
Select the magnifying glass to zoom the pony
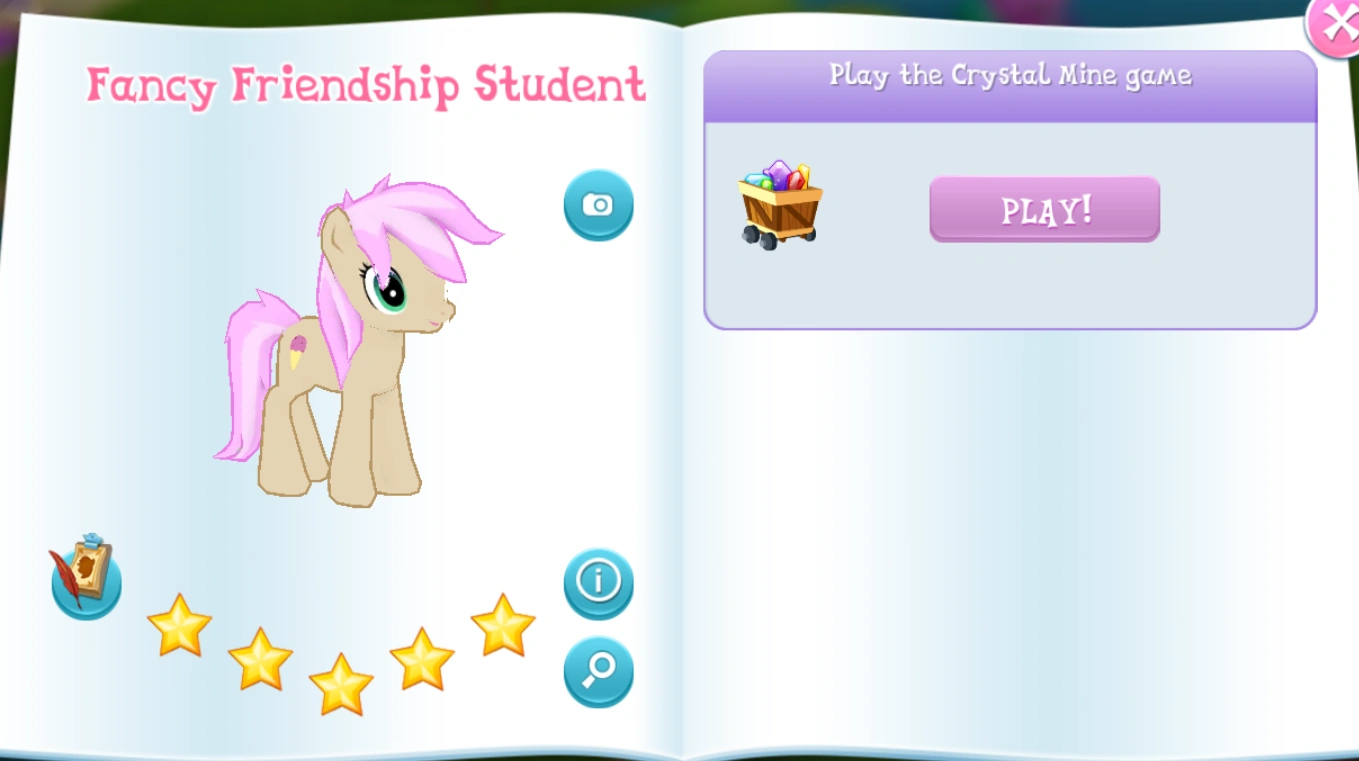click(598, 673)
